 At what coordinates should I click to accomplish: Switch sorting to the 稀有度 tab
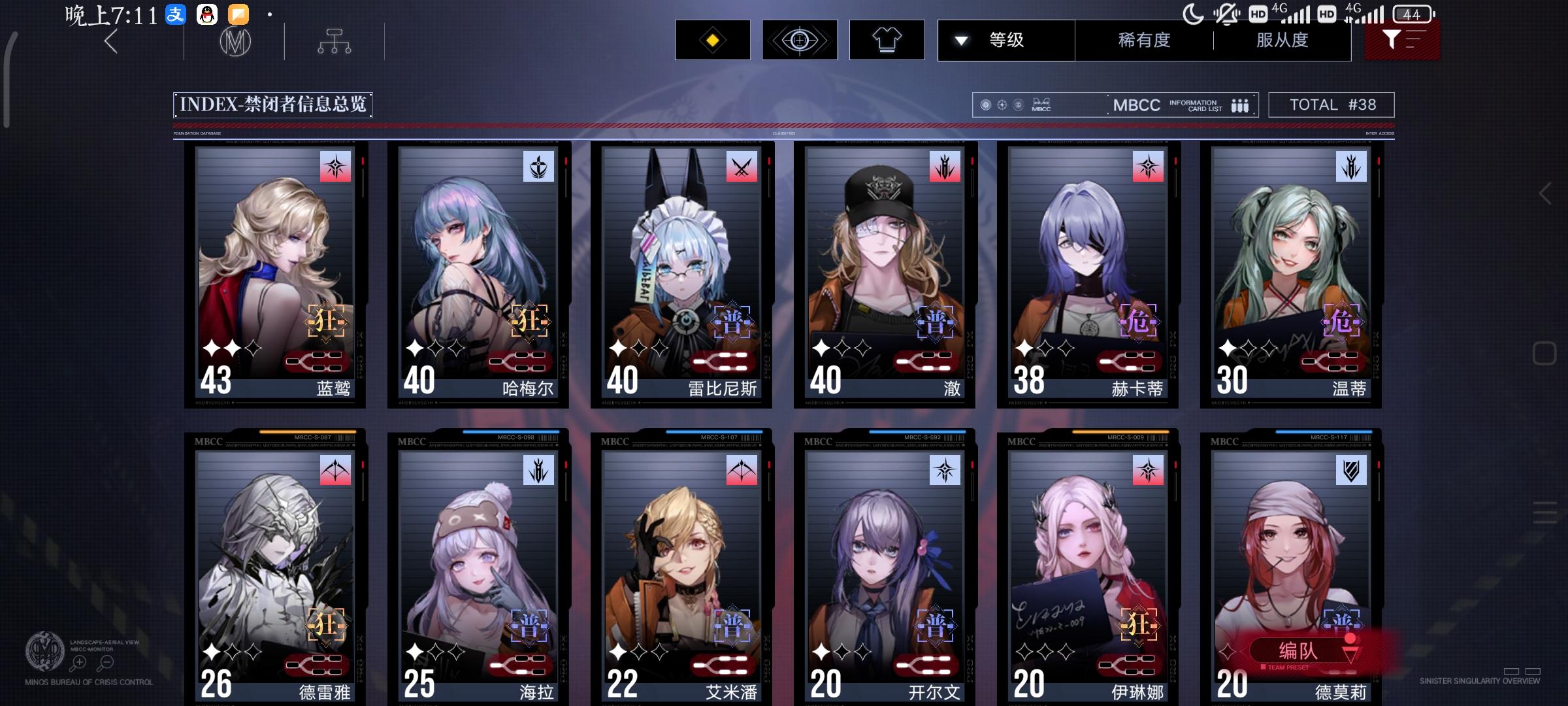coord(1143,40)
